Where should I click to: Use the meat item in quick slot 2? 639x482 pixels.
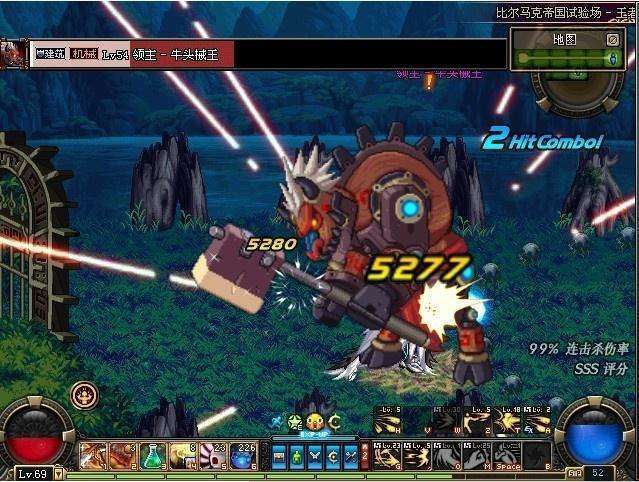tap(123, 456)
